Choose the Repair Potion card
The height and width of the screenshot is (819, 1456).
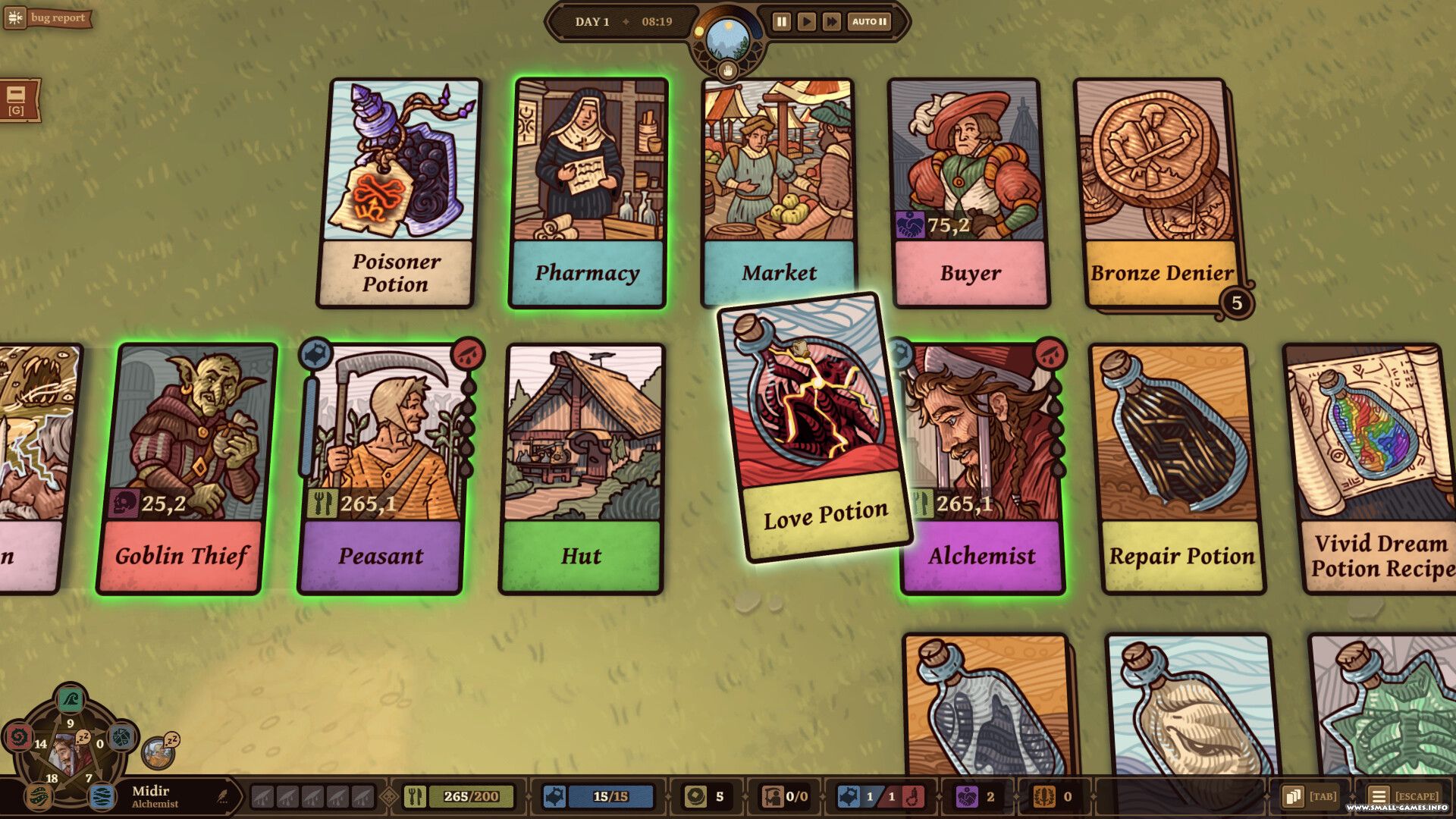point(1179,468)
